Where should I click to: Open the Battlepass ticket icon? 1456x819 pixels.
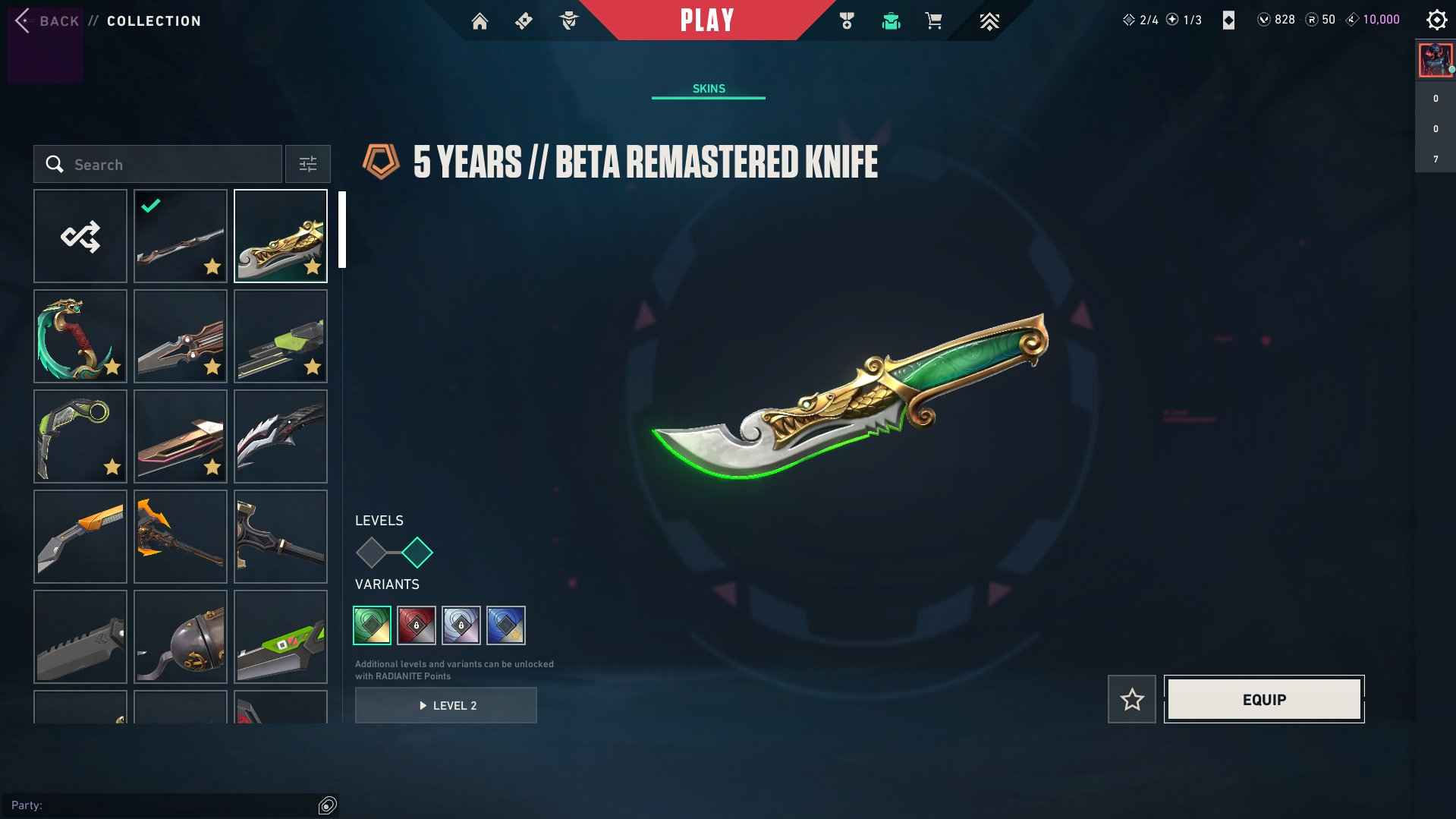[524, 20]
